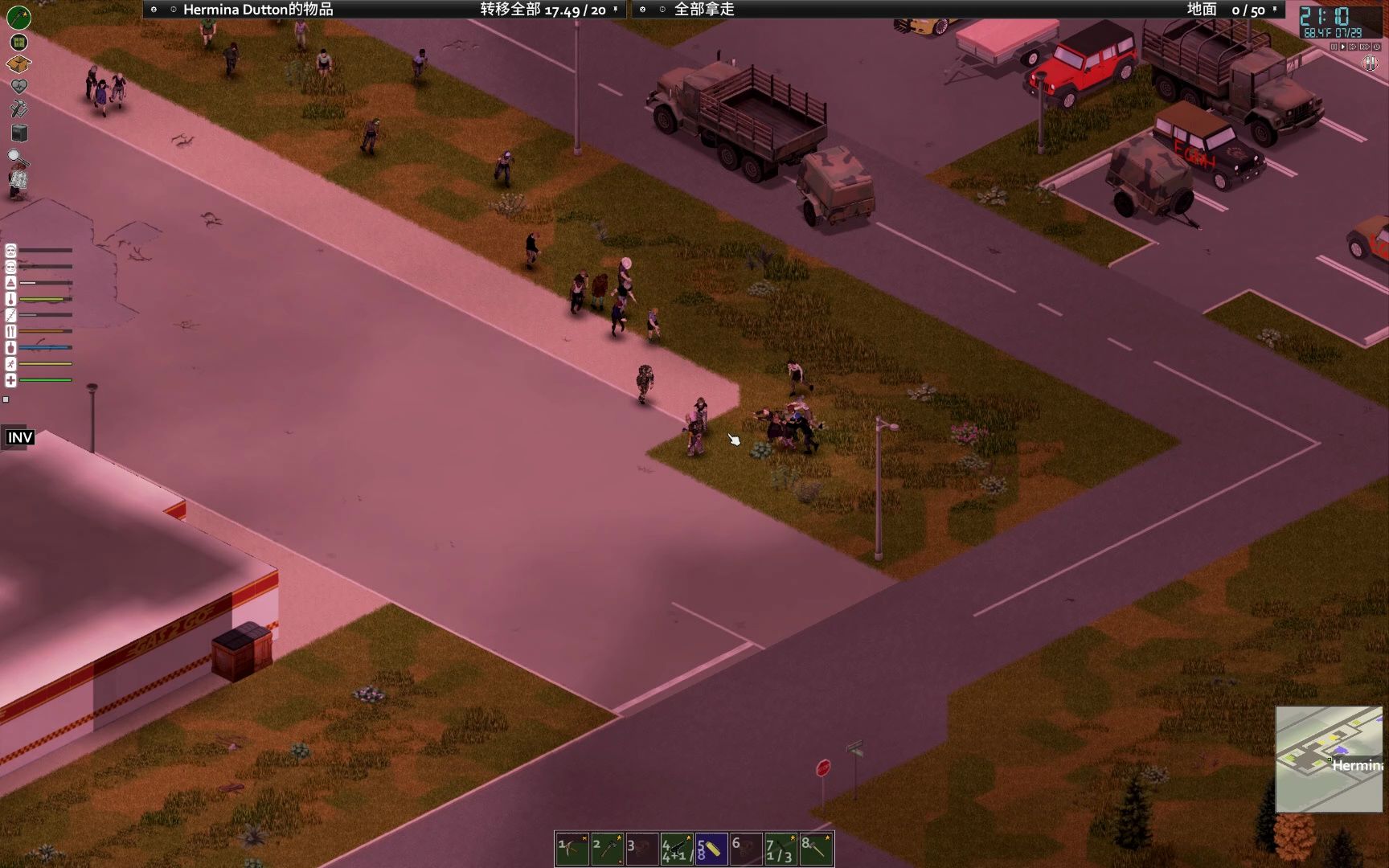Select hotbar slot 8 hammer

pyautogui.click(x=815, y=849)
